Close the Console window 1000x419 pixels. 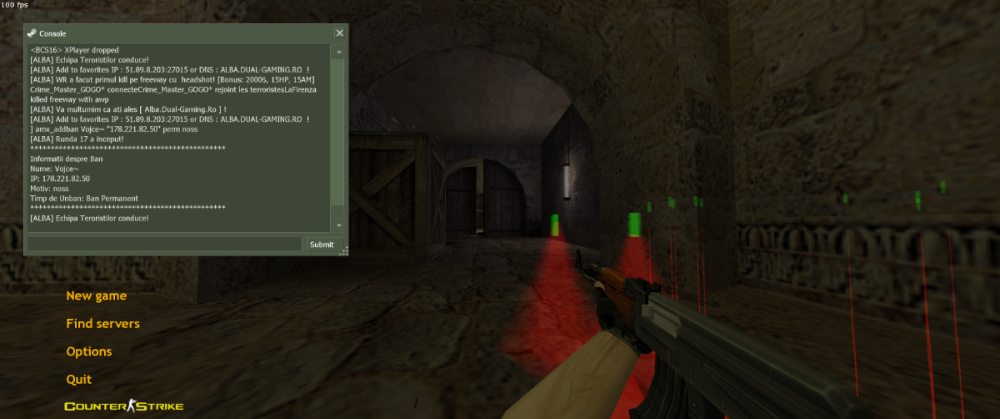tap(339, 33)
